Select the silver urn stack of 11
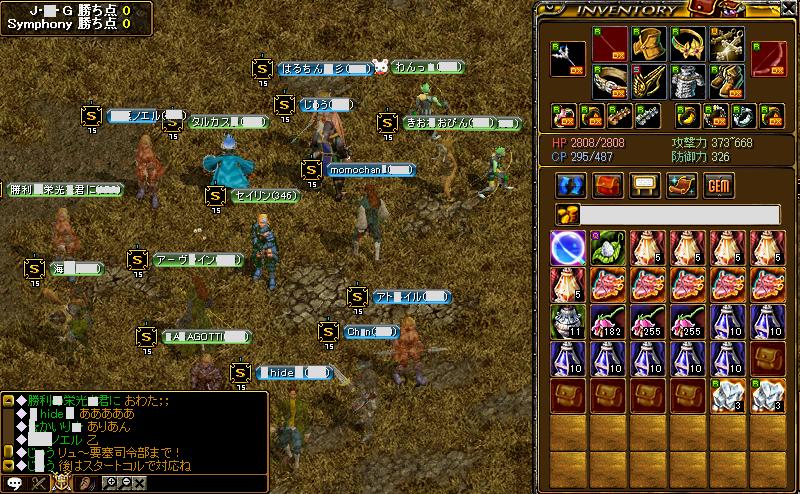This screenshot has width=800, height=494. tap(568, 323)
